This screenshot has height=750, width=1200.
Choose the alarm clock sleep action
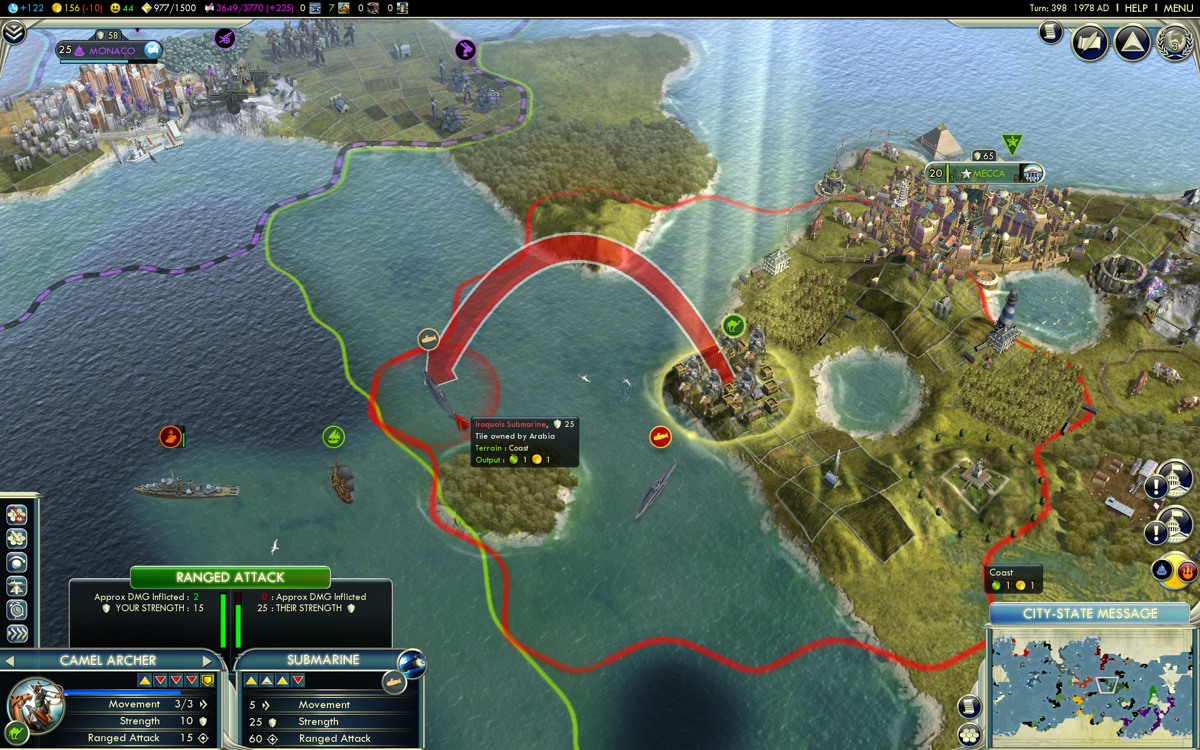[x=17, y=610]
